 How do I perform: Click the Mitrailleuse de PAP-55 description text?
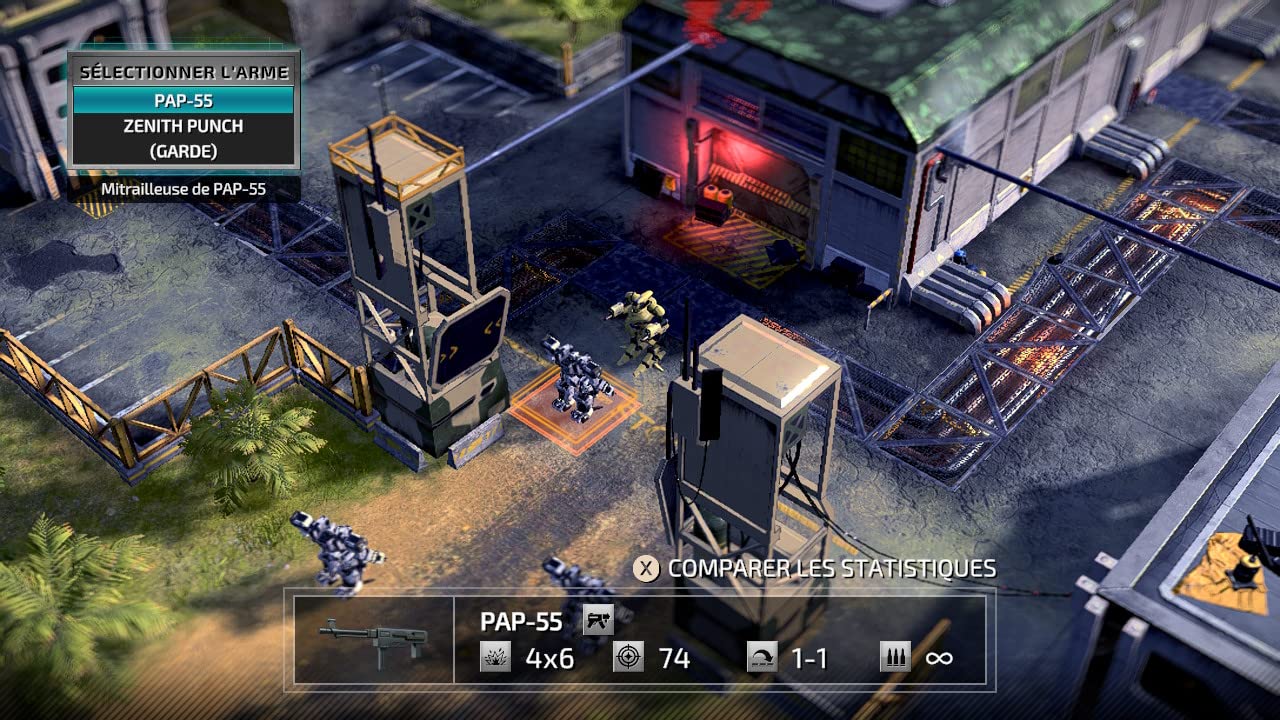181,188
